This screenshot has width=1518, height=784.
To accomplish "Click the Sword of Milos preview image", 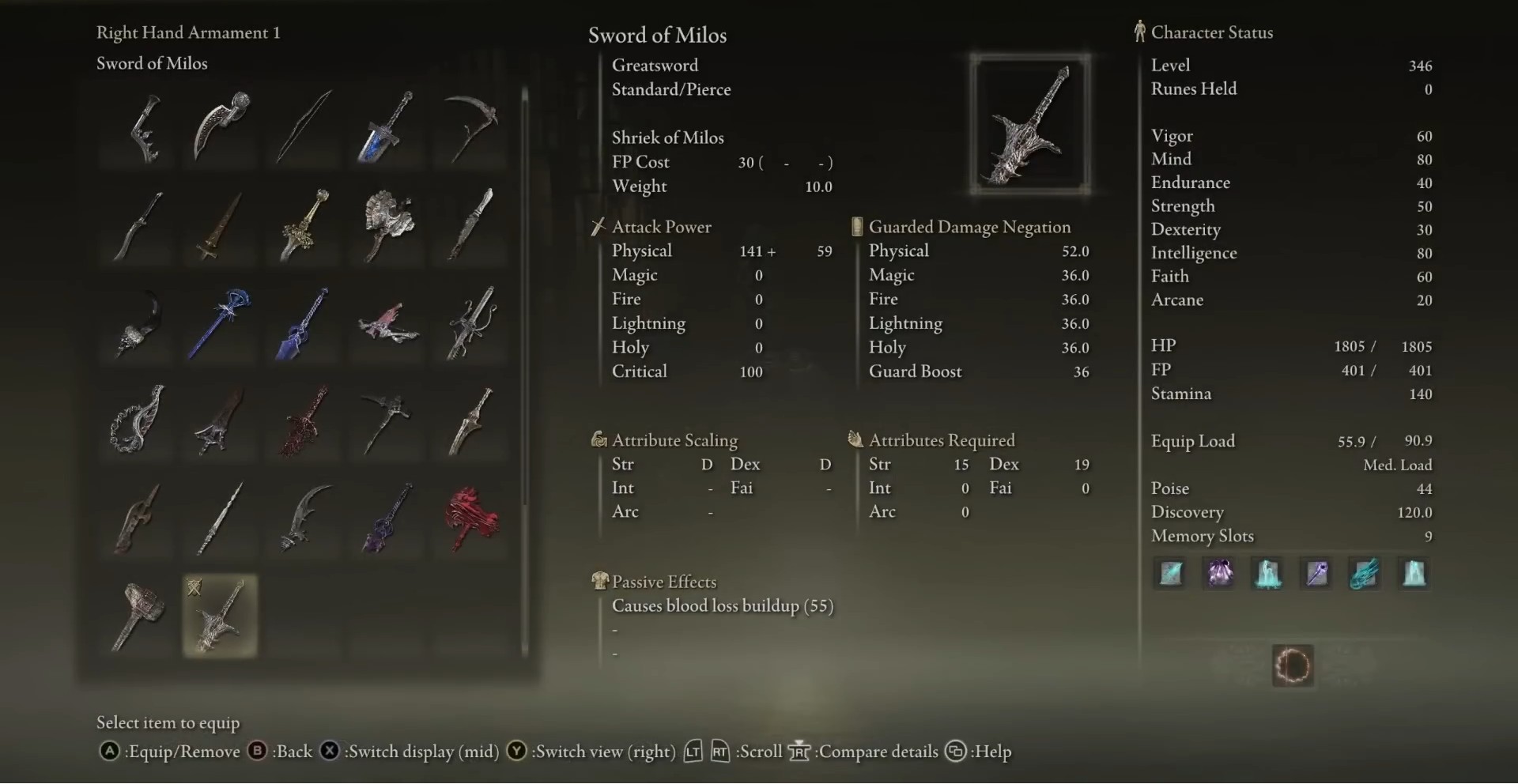I will pos(1029,125).
